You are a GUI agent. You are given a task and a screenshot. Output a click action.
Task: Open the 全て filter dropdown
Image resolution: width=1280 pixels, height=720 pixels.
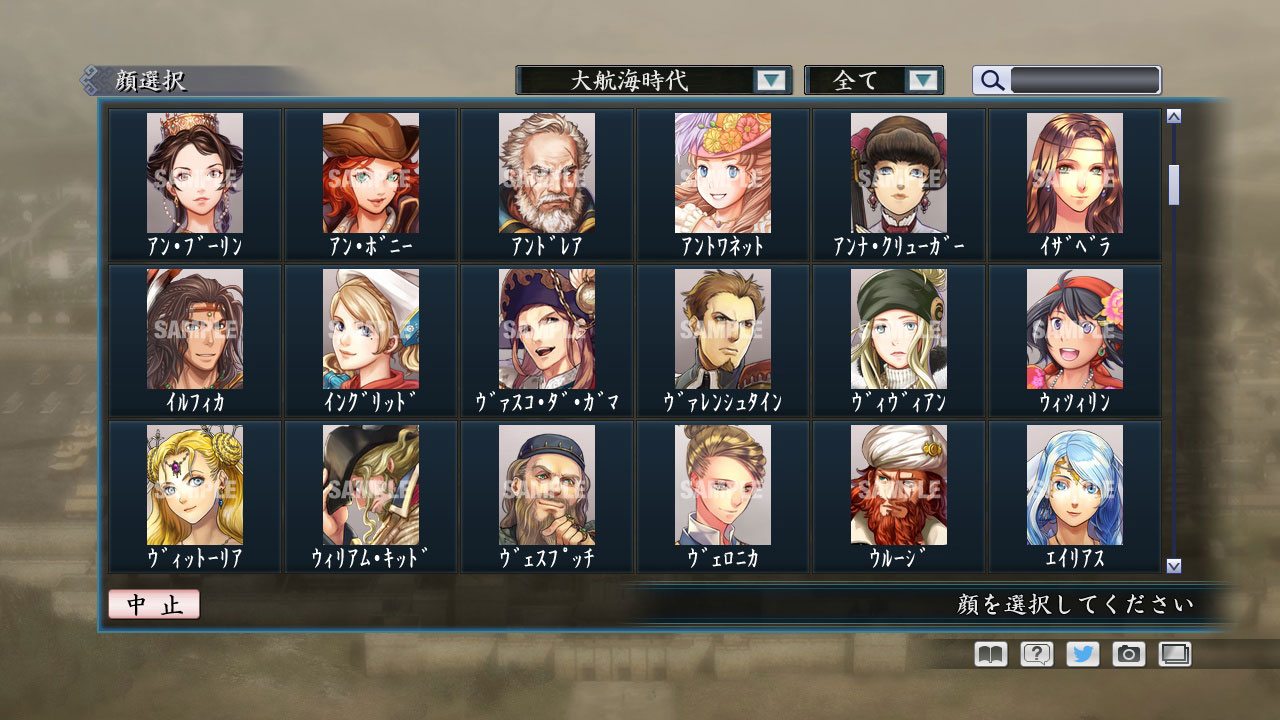[866, 79]
